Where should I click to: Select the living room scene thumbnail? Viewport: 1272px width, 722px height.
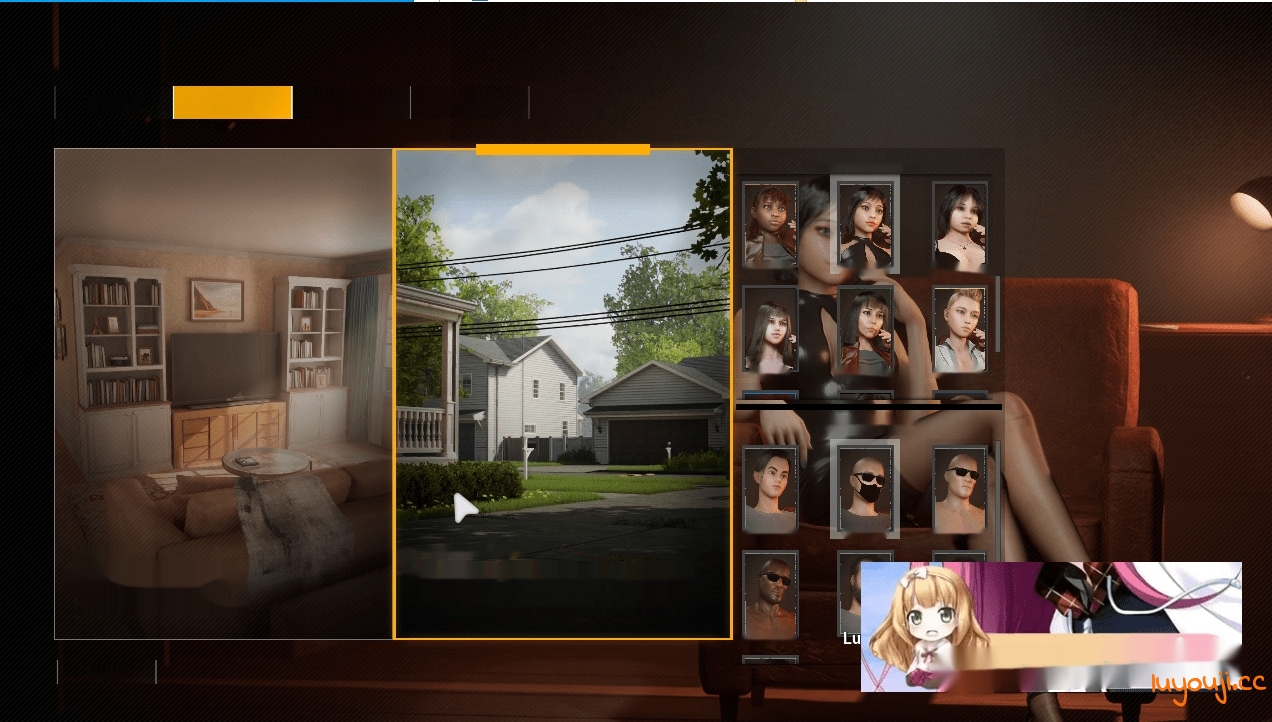coord(223,394)
